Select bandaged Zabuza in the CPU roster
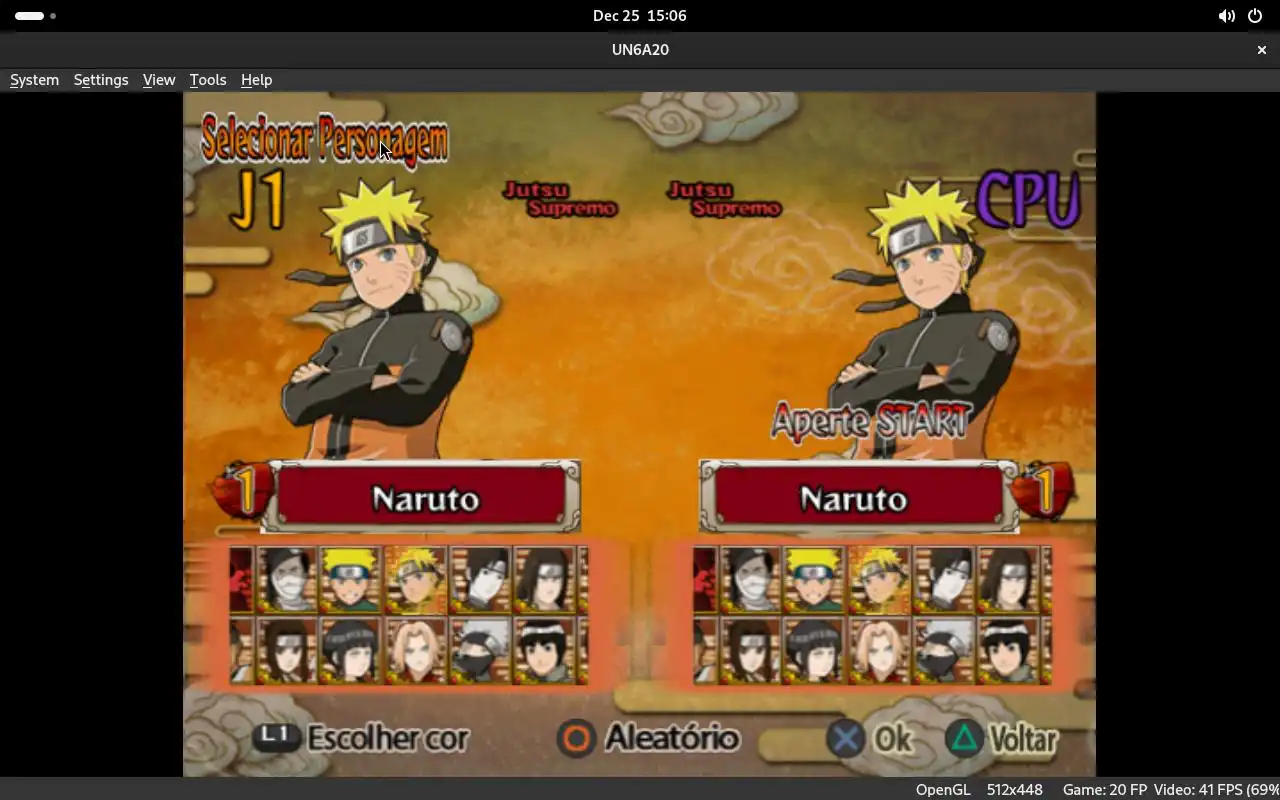The image size is (1280, 800). coord(751,580)
